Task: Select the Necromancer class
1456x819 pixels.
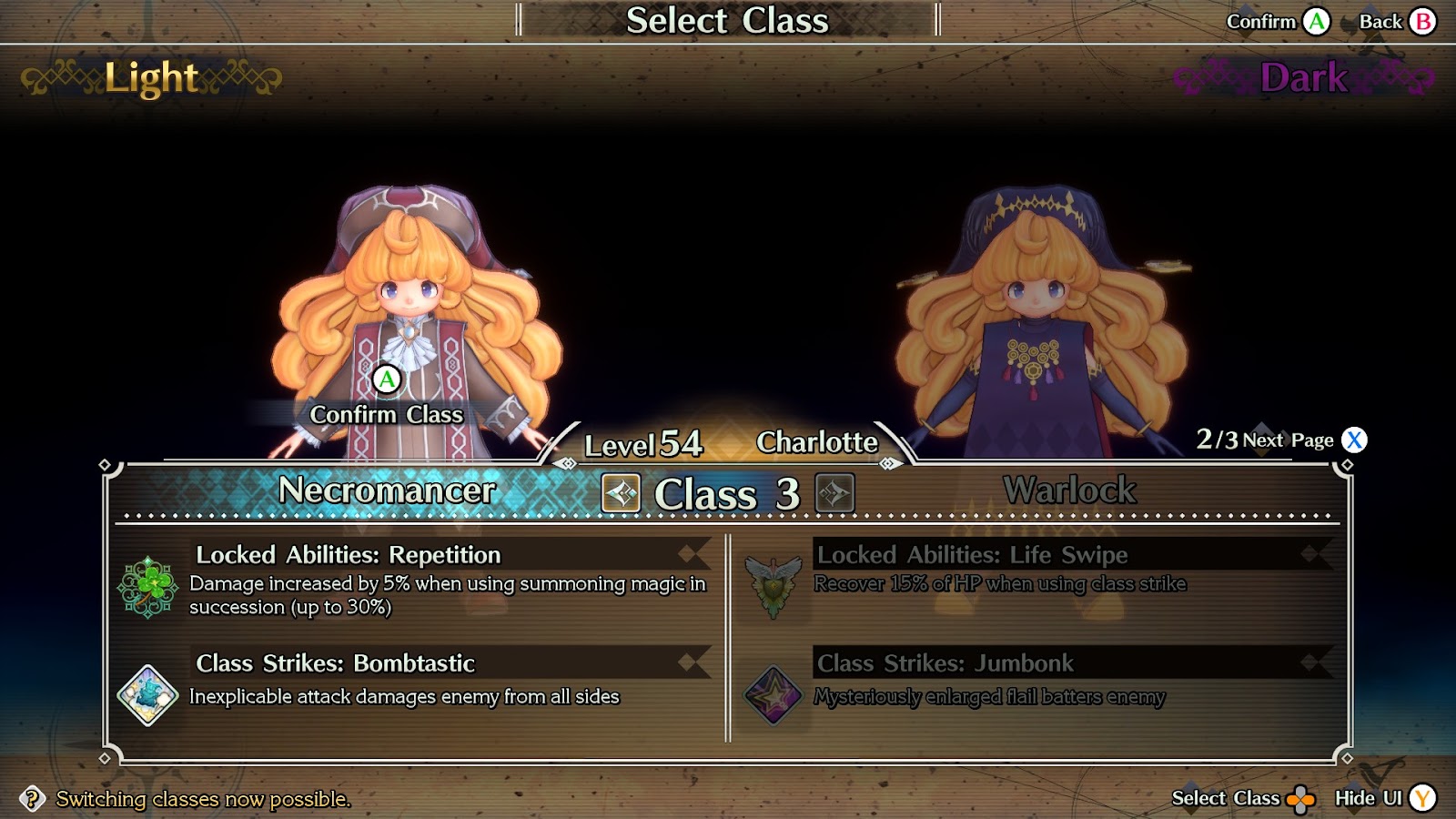Action: coord(387,491)
